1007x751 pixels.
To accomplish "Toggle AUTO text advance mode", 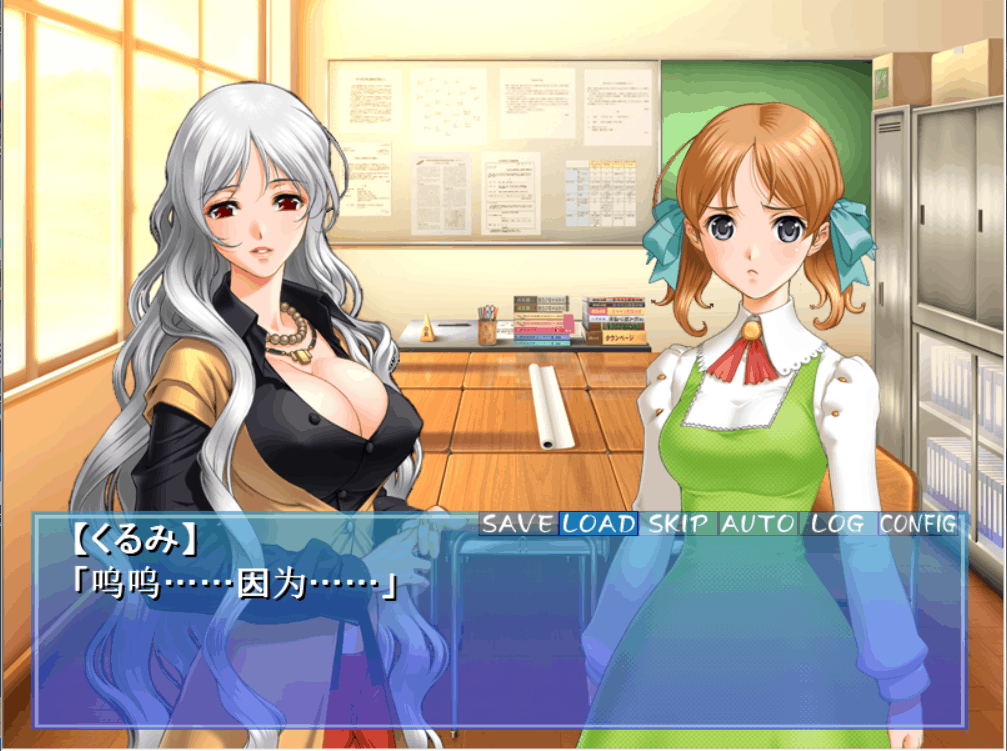I will pyautogui.click(x=758, y=523).
